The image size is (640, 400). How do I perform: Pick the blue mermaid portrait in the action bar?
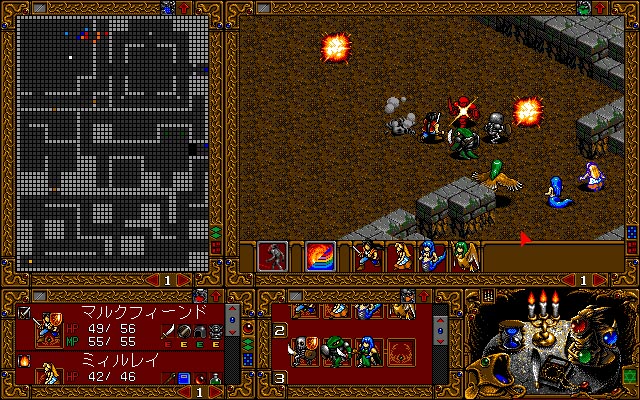click(x=432, y=256)
